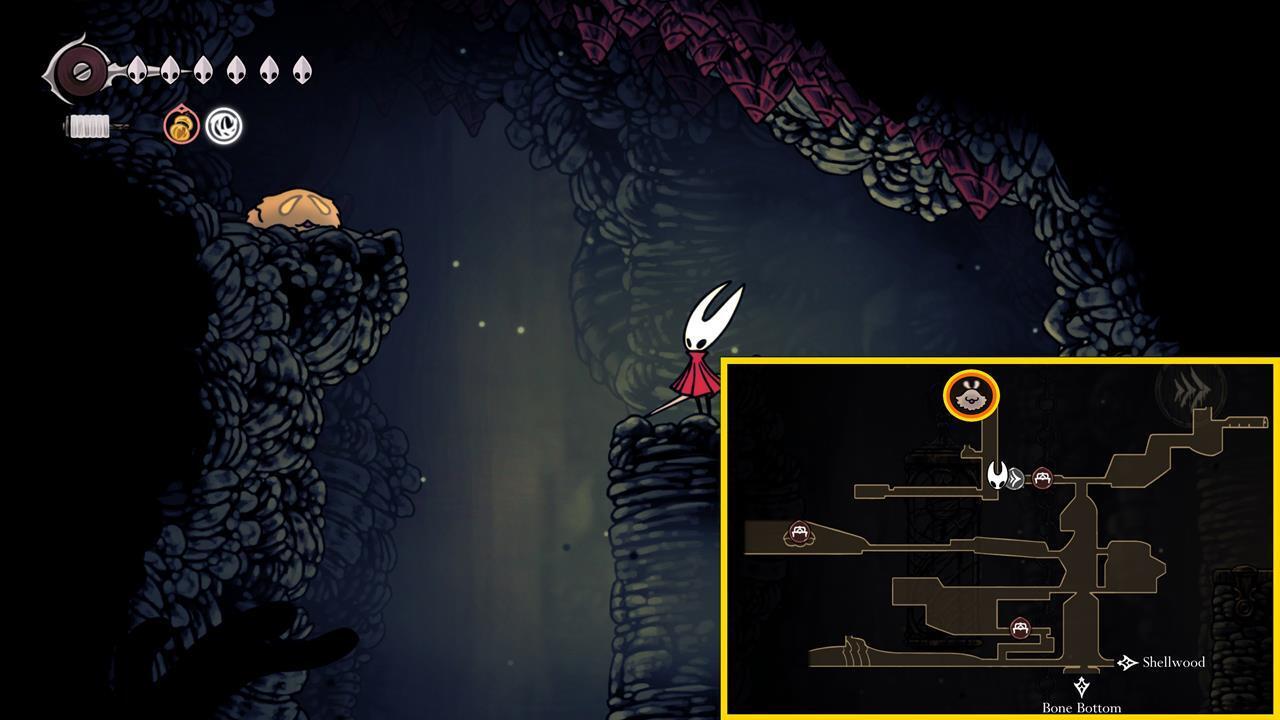This screenshot has width=1280, height=720.
Task: Click the bench marker on the left side of map
Action: 799,531
